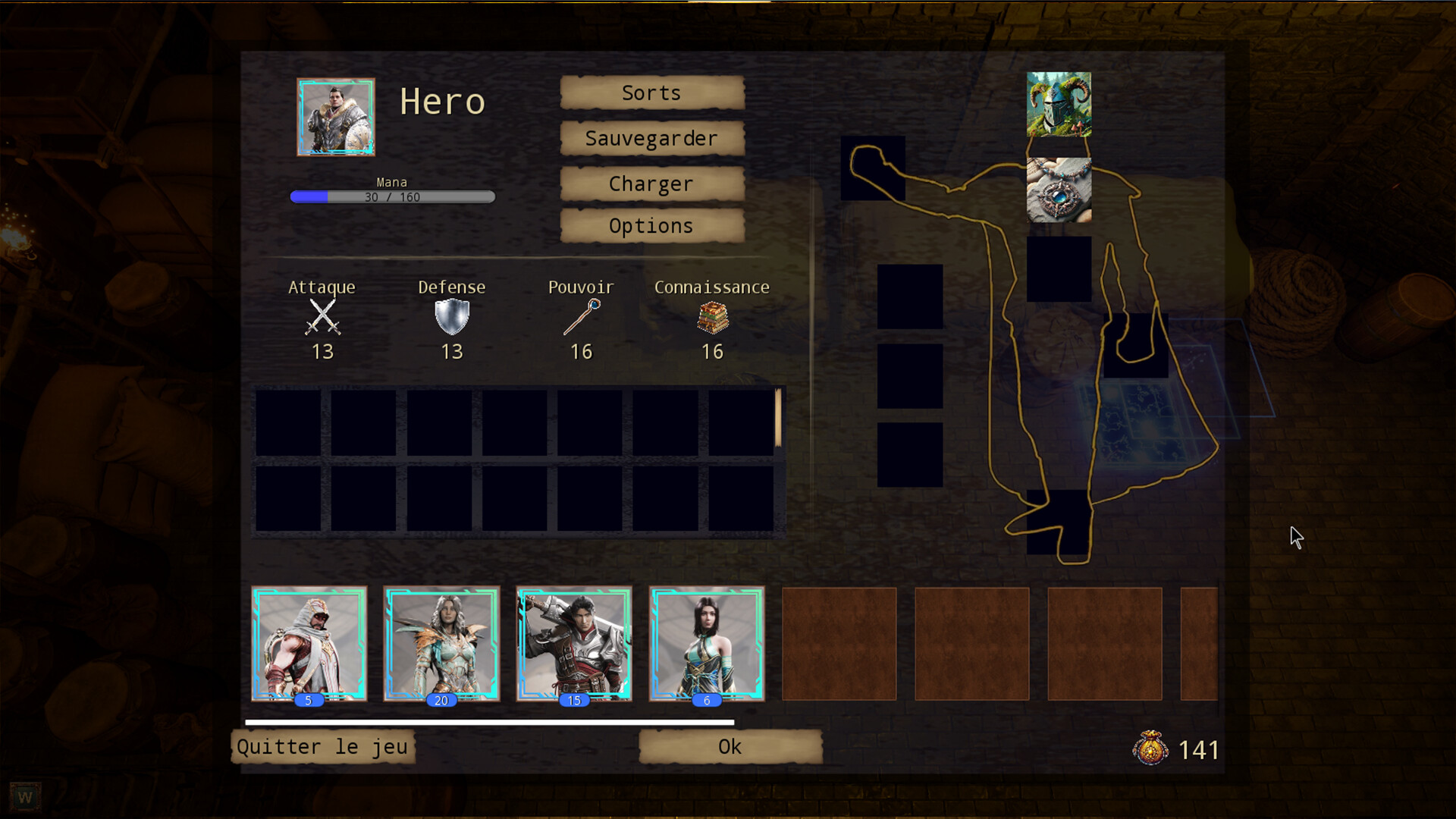This screenshot has height=819, width=1456.
Task: Select the equipped blue amulet item
Action: [x=1059, y=190]
